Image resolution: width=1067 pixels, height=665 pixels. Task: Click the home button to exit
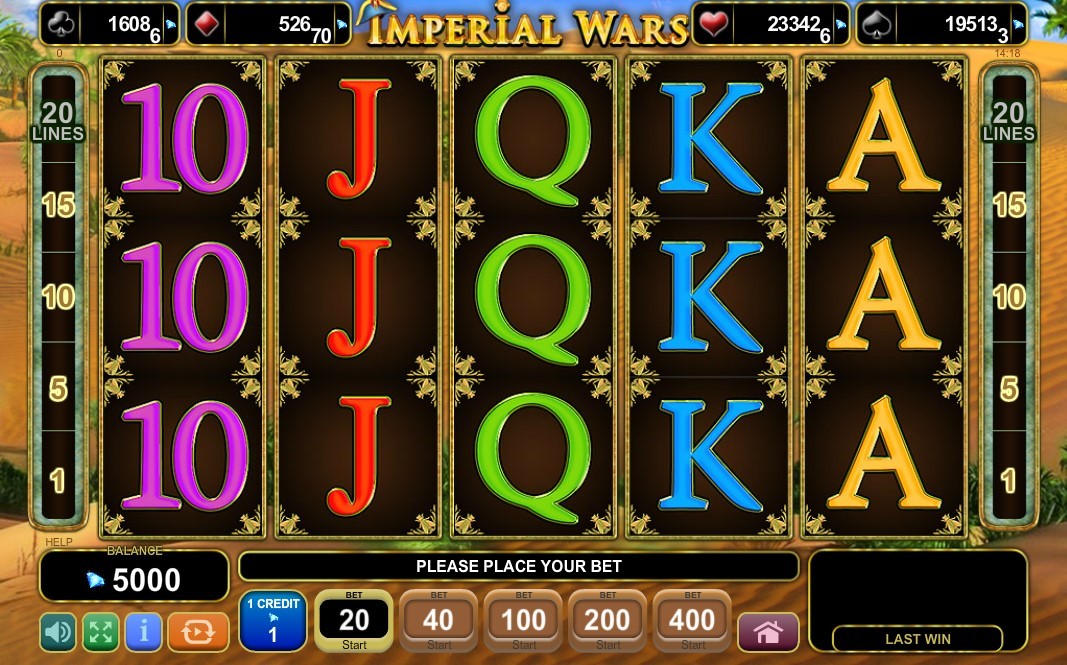point(767,632)
